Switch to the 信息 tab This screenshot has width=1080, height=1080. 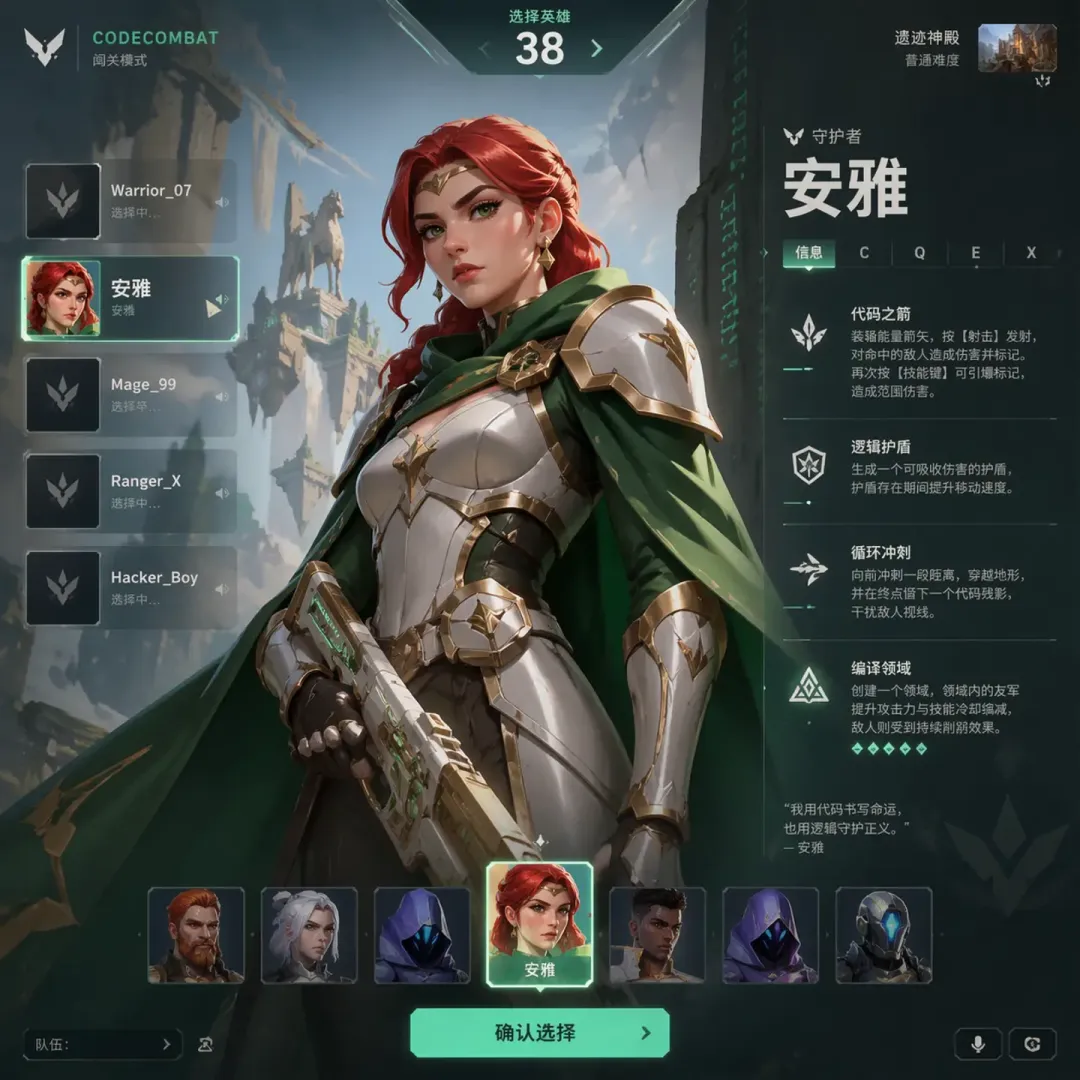(x=809, y=253)
